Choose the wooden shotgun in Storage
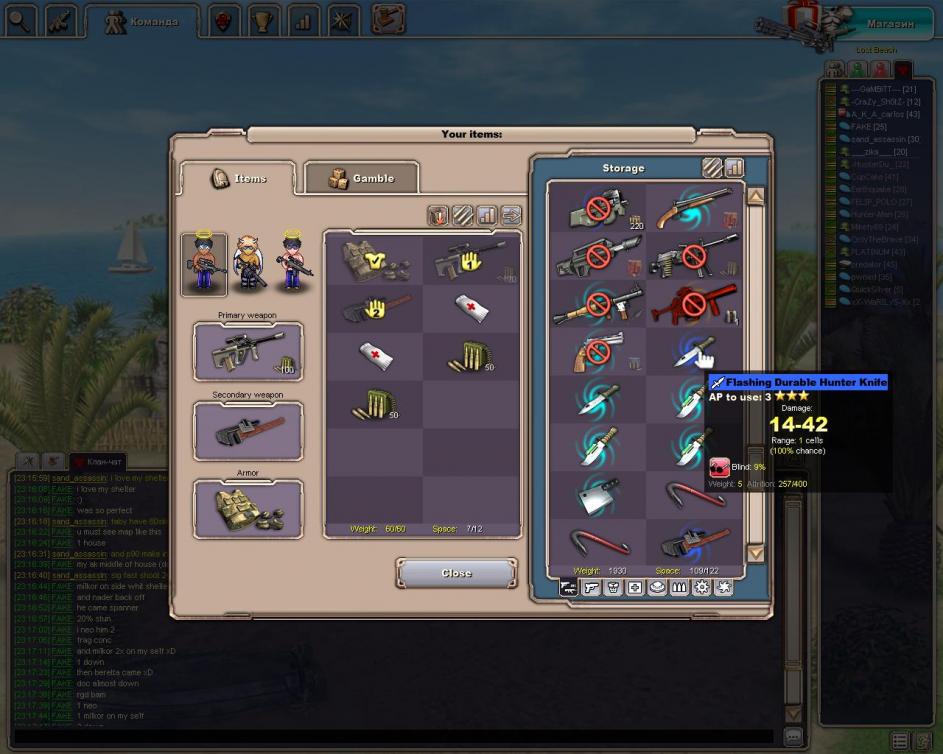Image resolution: width=943 pixels, height=754 pixels. click(694, 208)
